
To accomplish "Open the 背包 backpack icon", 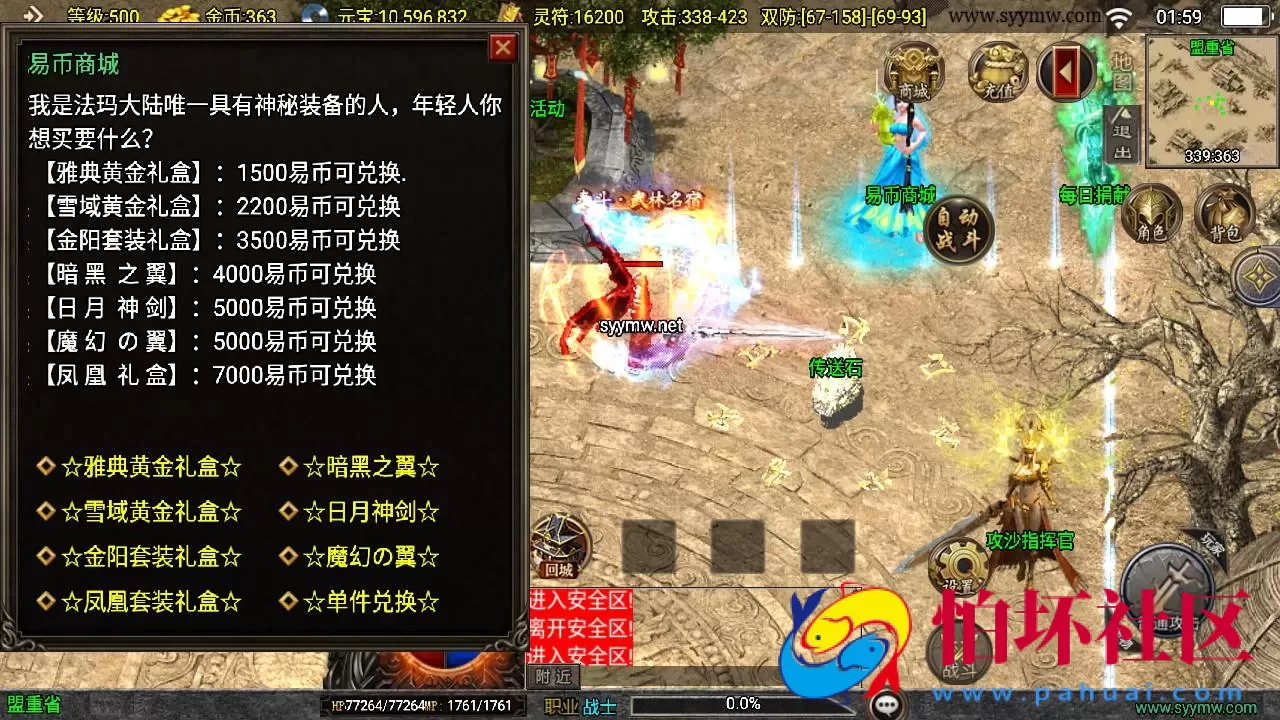I will coord(1225,215).
